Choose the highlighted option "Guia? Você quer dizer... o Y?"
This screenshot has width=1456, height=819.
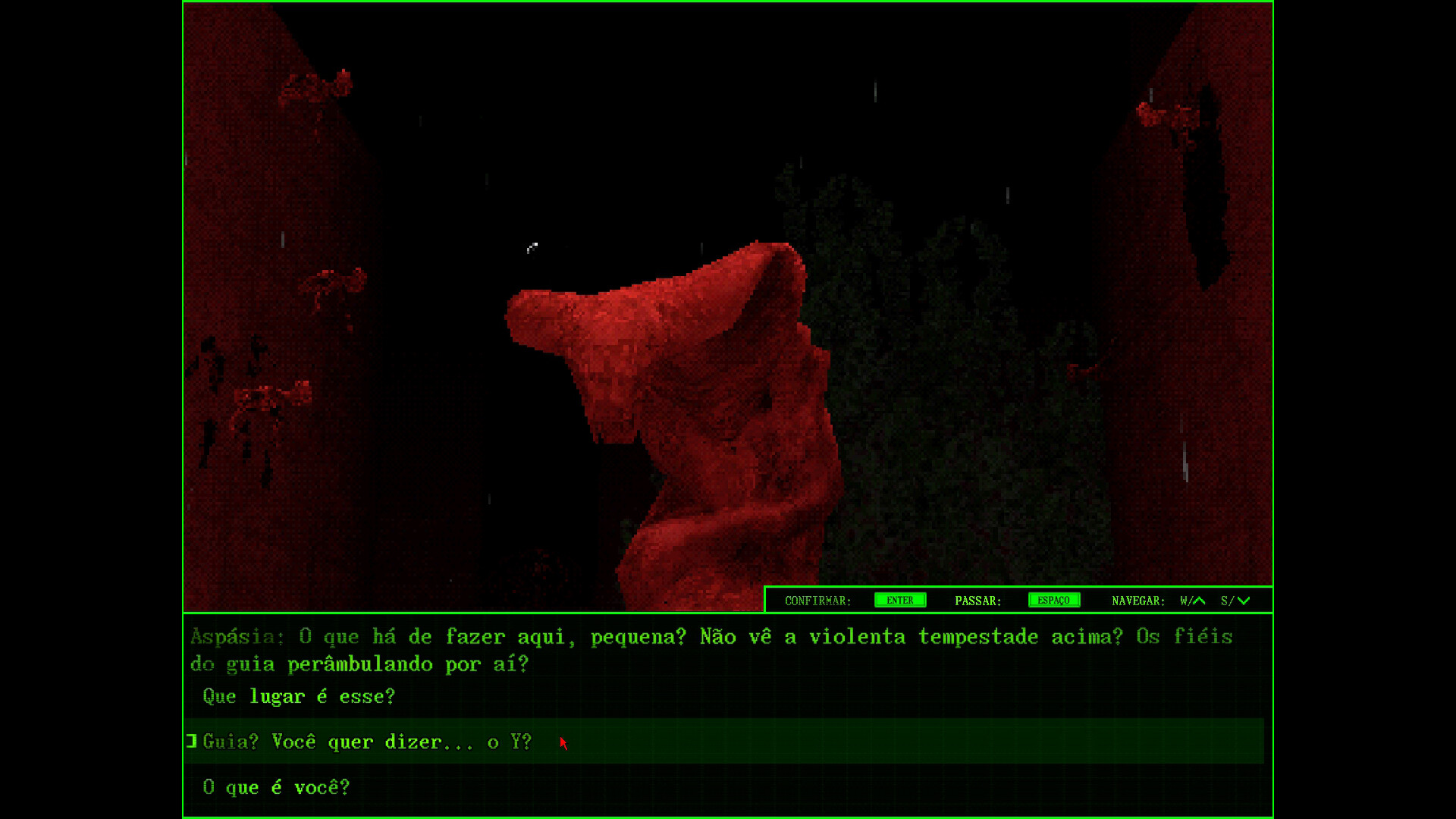366,742
